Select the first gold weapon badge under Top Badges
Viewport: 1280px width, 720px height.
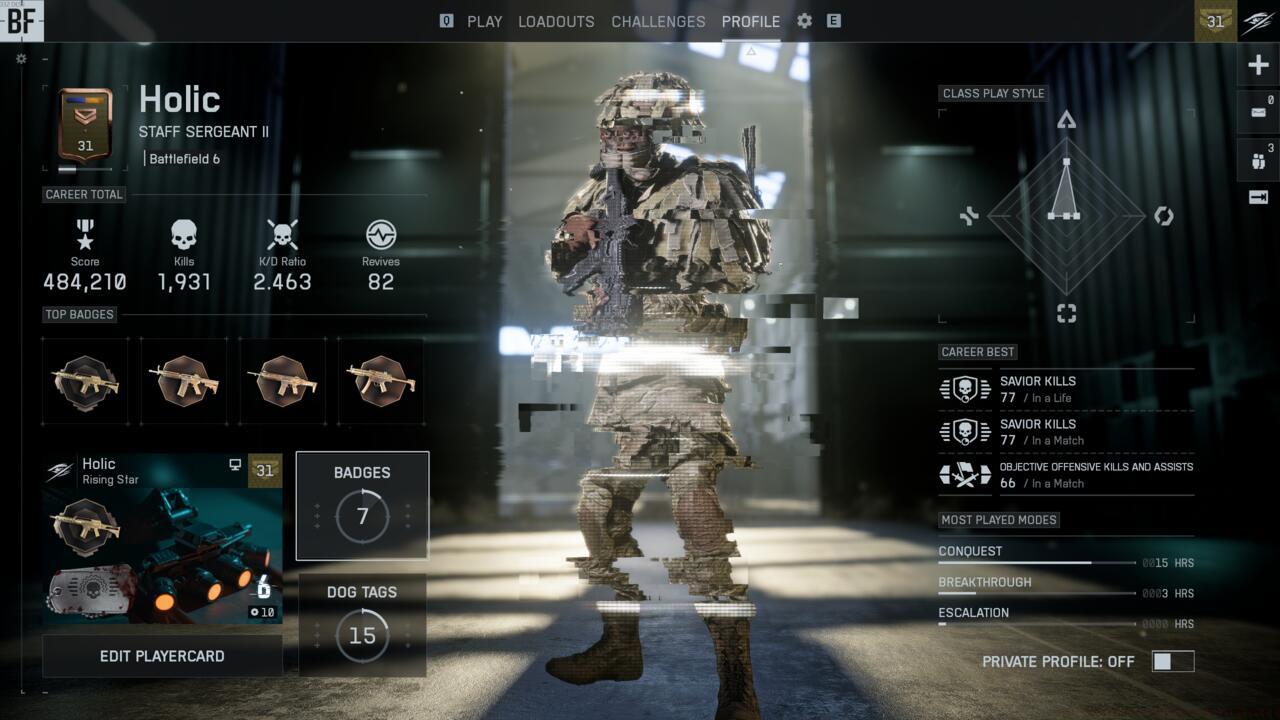click(85, 381)
